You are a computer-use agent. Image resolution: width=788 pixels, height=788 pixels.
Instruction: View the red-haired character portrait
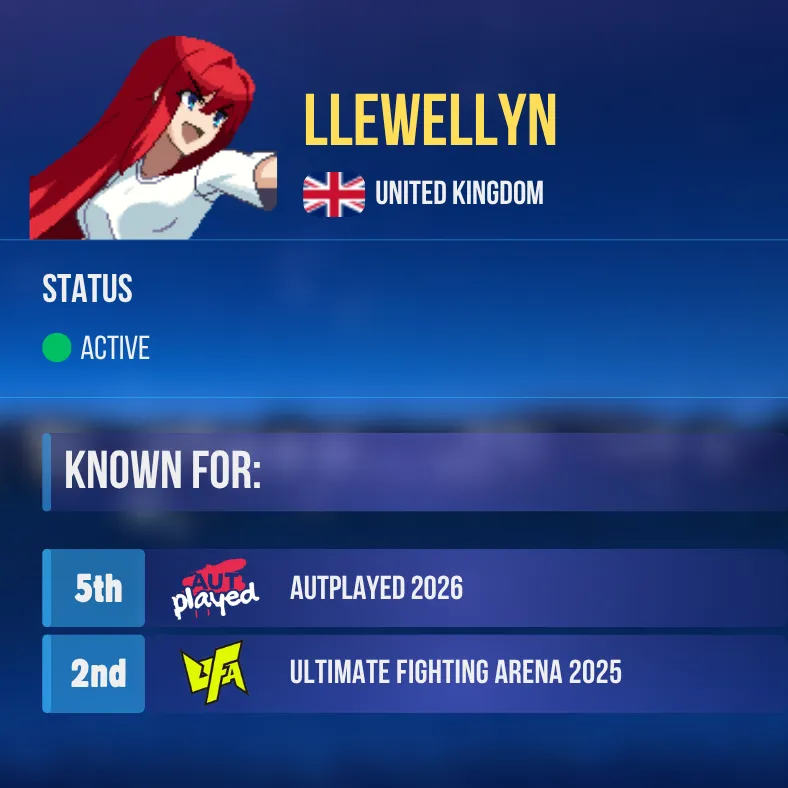coord(153,139)
